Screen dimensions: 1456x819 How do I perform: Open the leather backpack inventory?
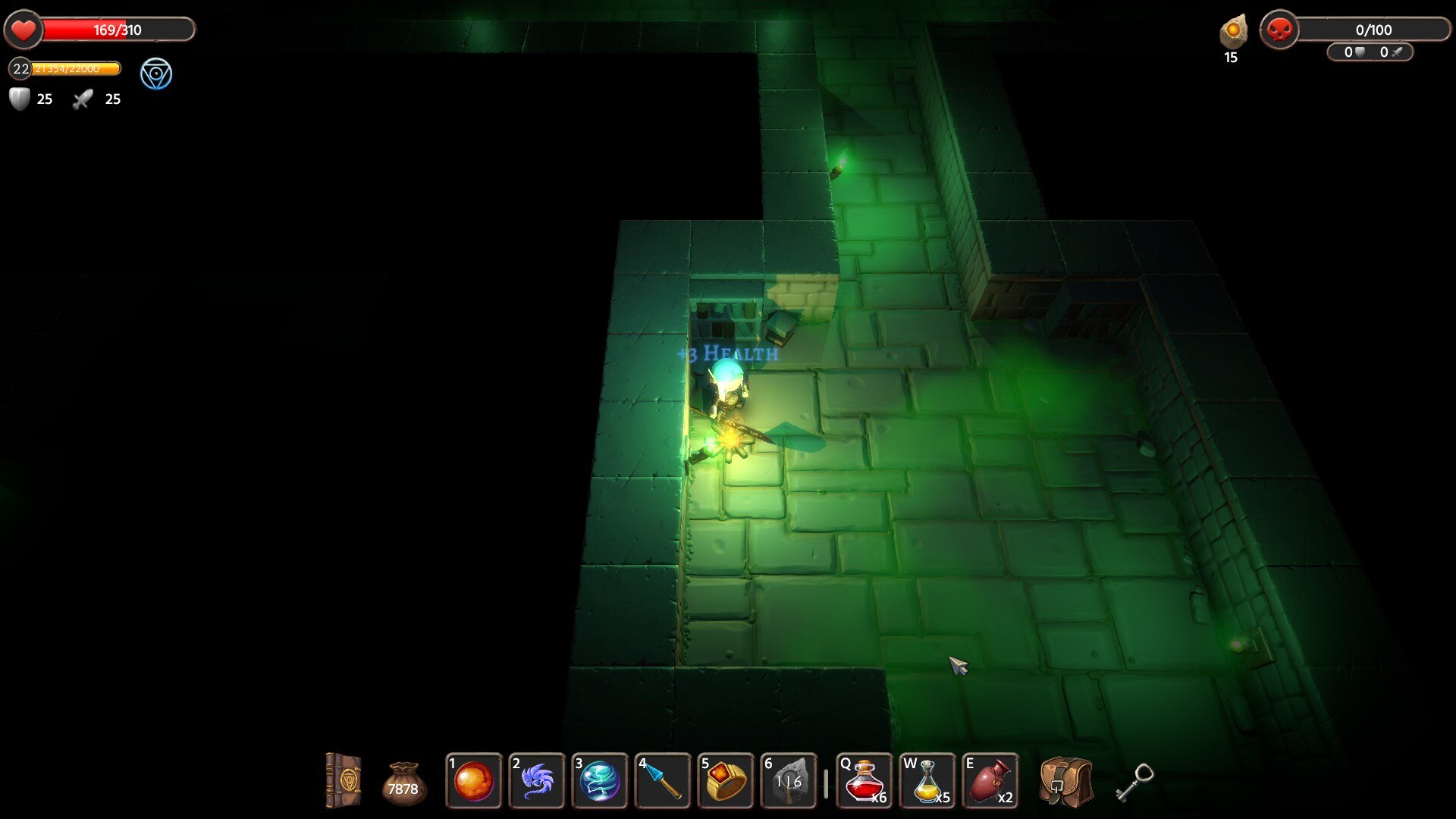[1065, 782]
